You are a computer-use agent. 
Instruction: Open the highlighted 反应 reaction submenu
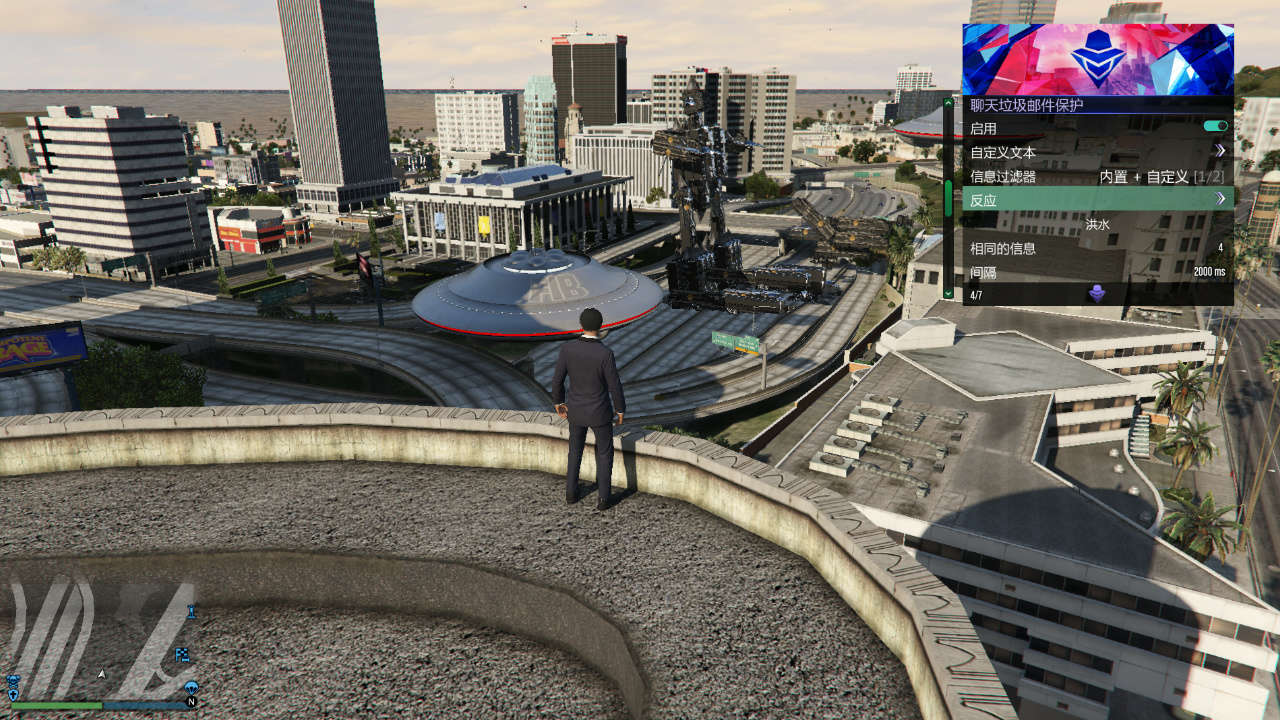click(1097, 199)
